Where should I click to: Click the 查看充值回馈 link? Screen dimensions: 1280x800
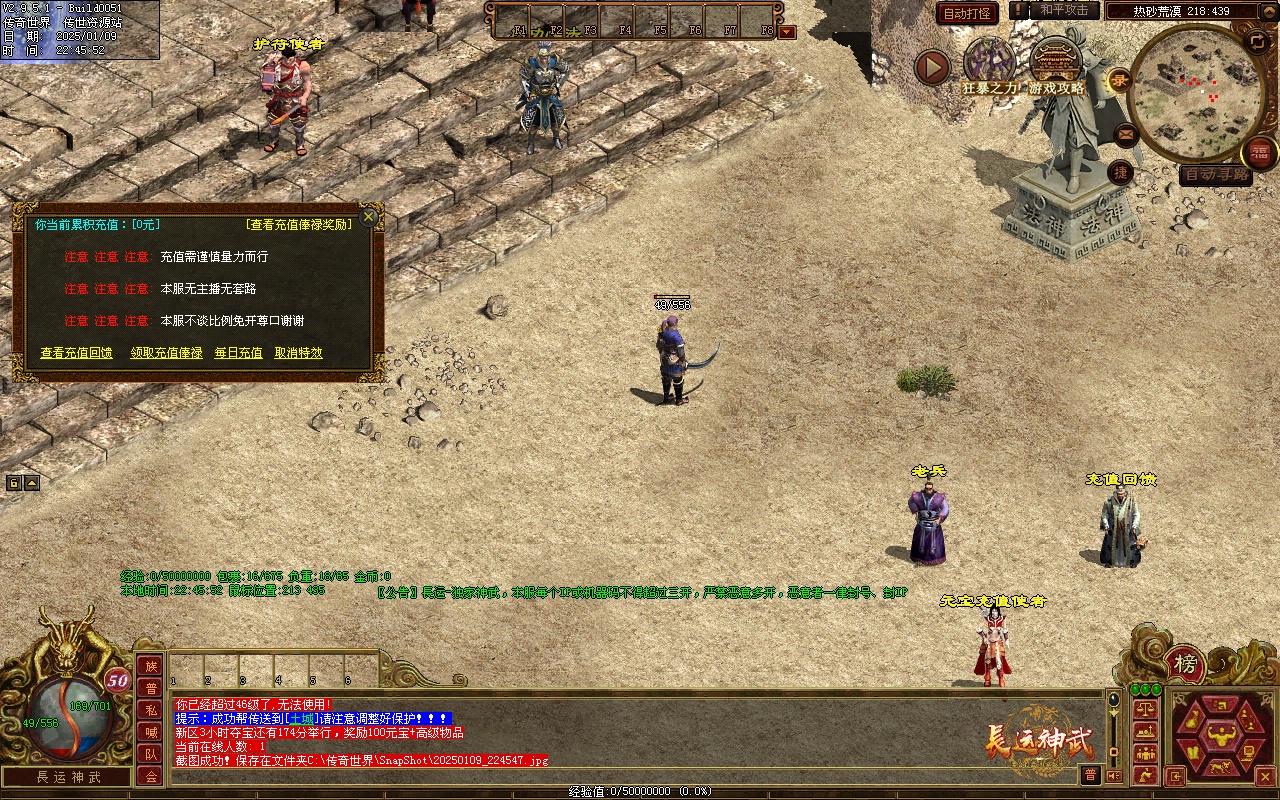[76, 353]
